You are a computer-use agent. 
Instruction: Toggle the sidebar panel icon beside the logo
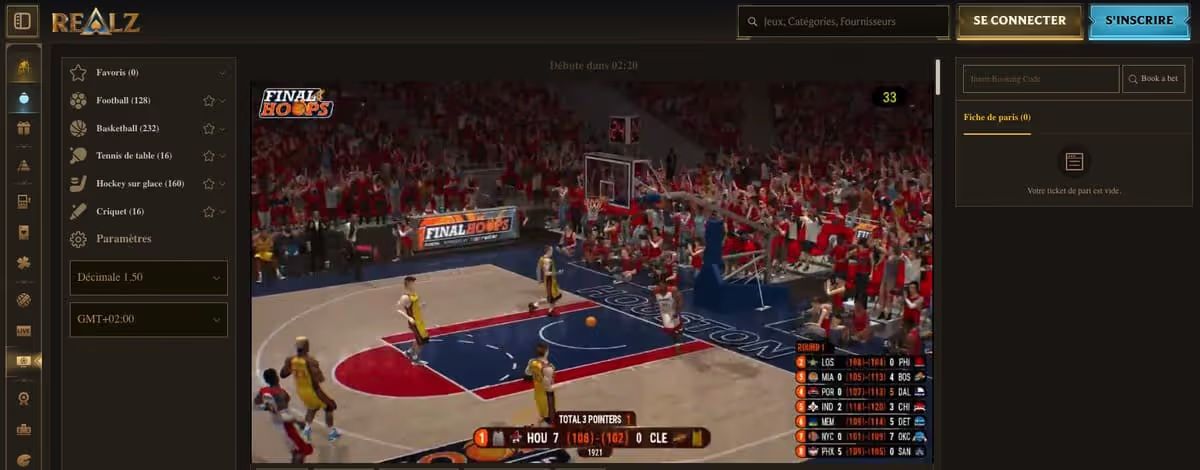(x=23, y=21)
